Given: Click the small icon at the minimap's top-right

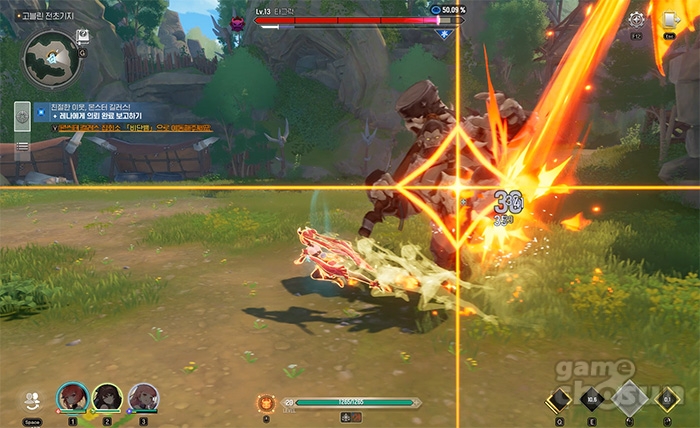Looking at the screenshot, I should click(84, 36).
